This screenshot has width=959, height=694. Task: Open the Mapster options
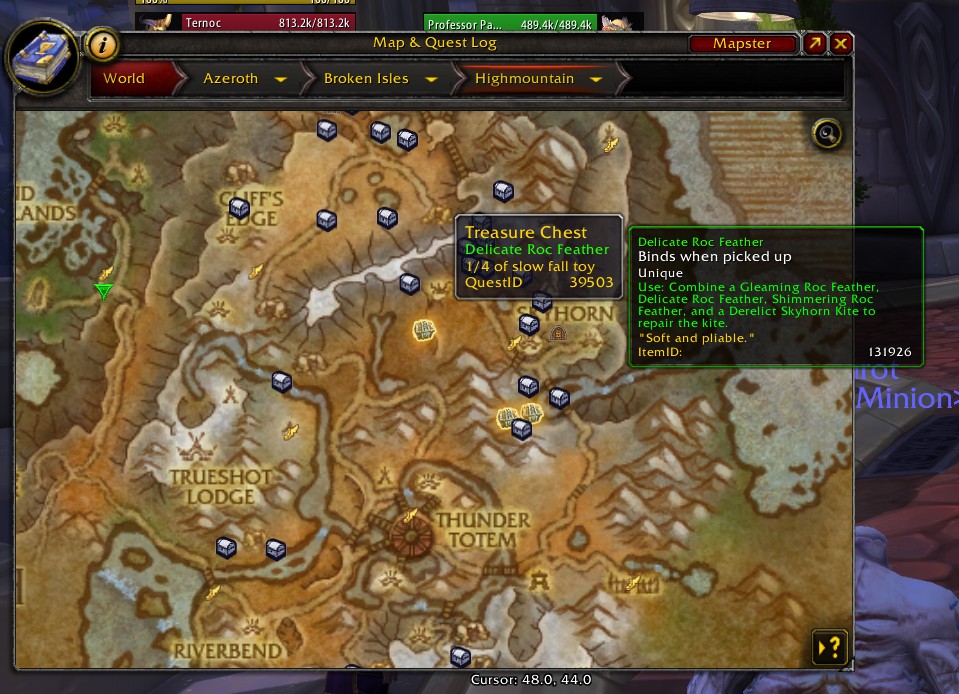[x=742, y=44]
